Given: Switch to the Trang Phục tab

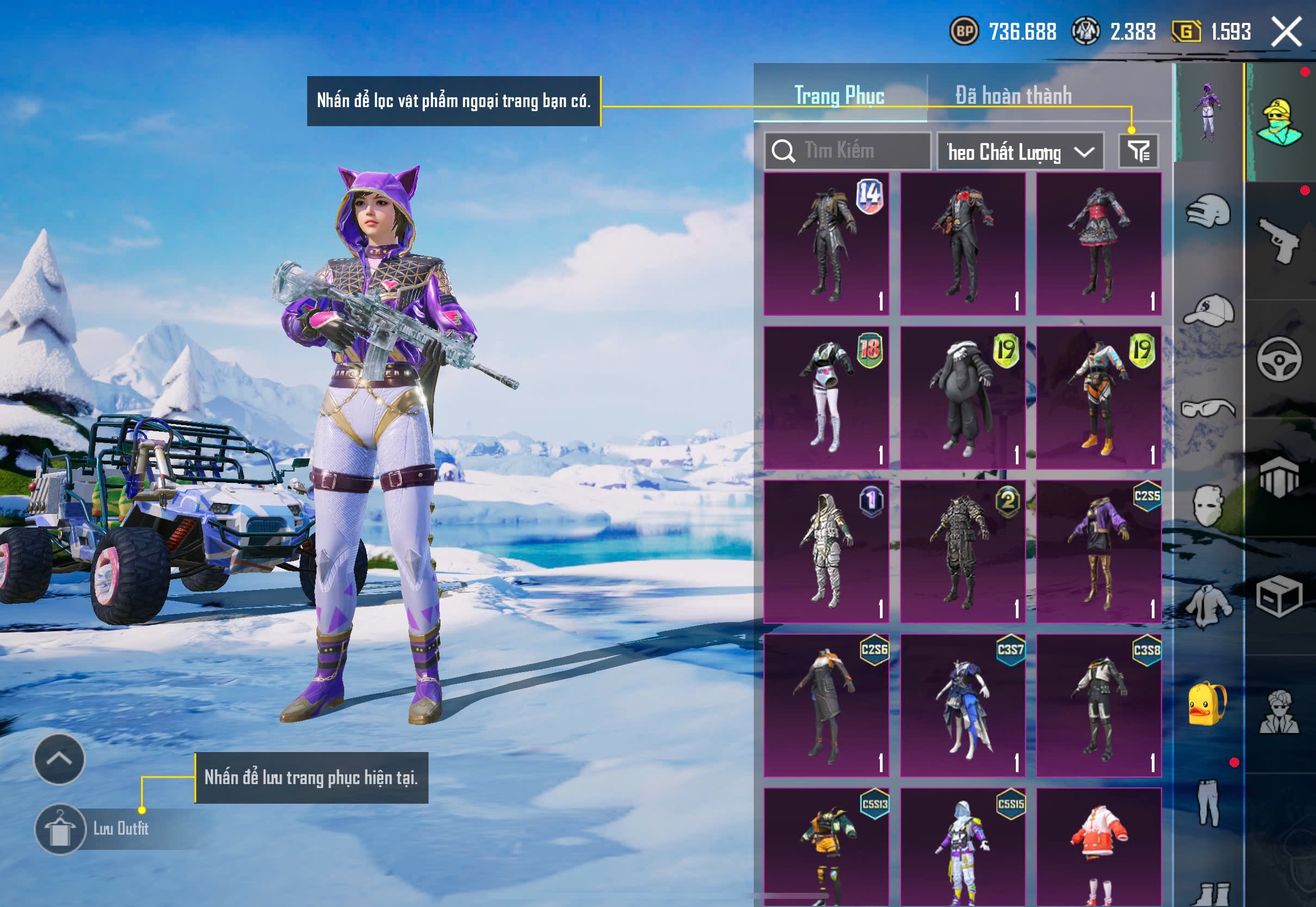Looking at the screenshot, I should [x=839, y=96].
